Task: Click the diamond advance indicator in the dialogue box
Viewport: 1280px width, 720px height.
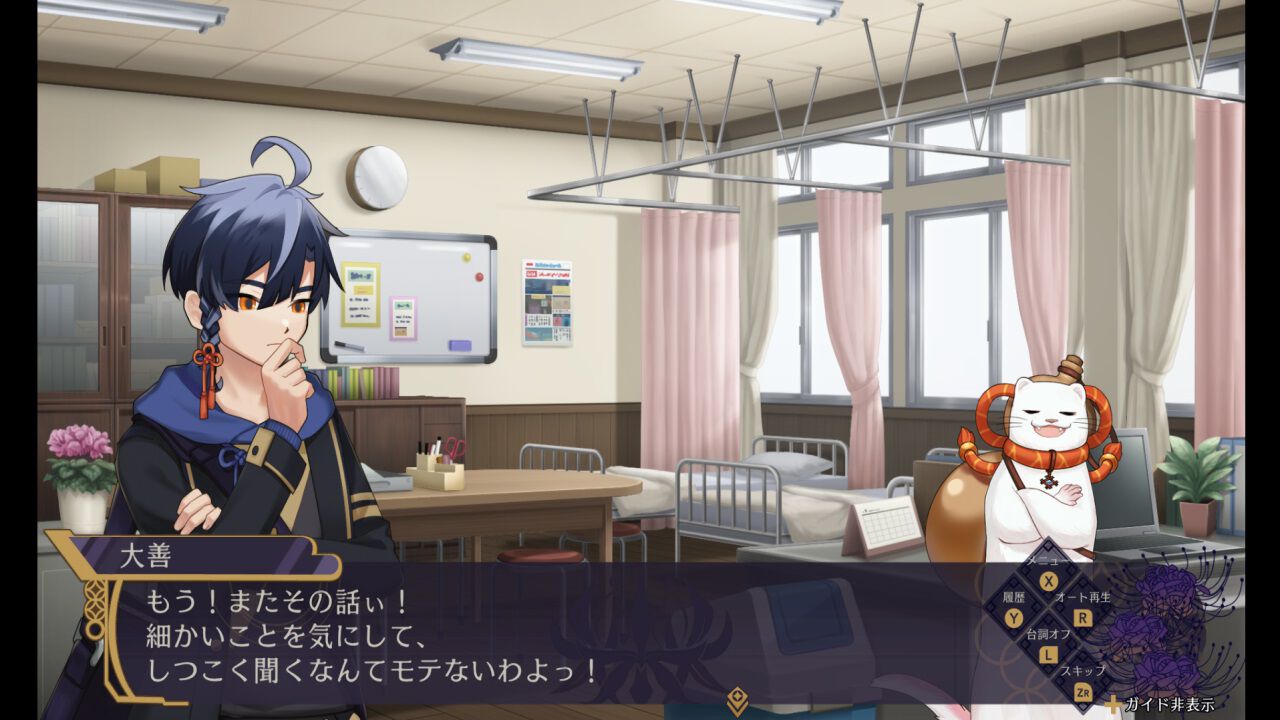Action: [x=736, y=696]
